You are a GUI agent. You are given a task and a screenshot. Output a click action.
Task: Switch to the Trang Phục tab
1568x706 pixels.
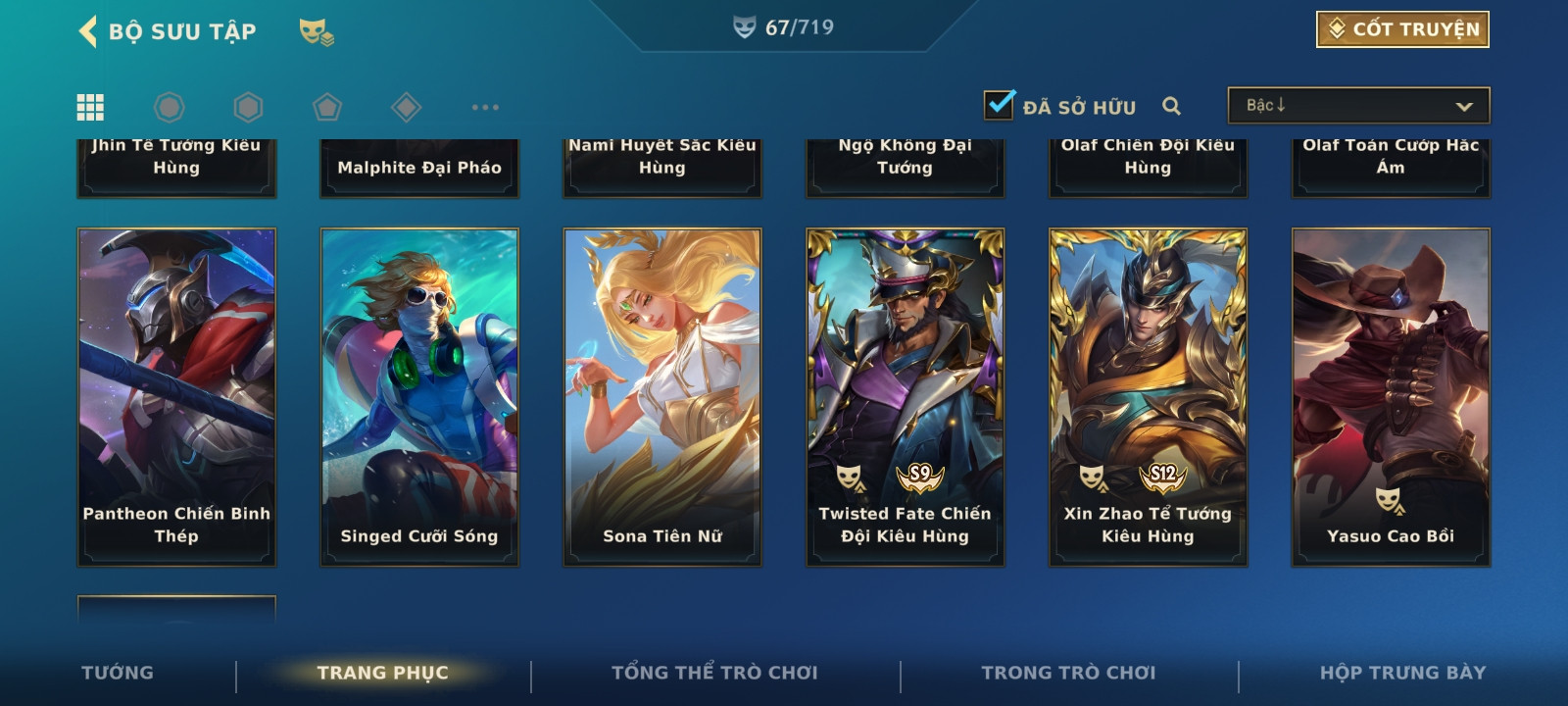click(x=382, y=673)
